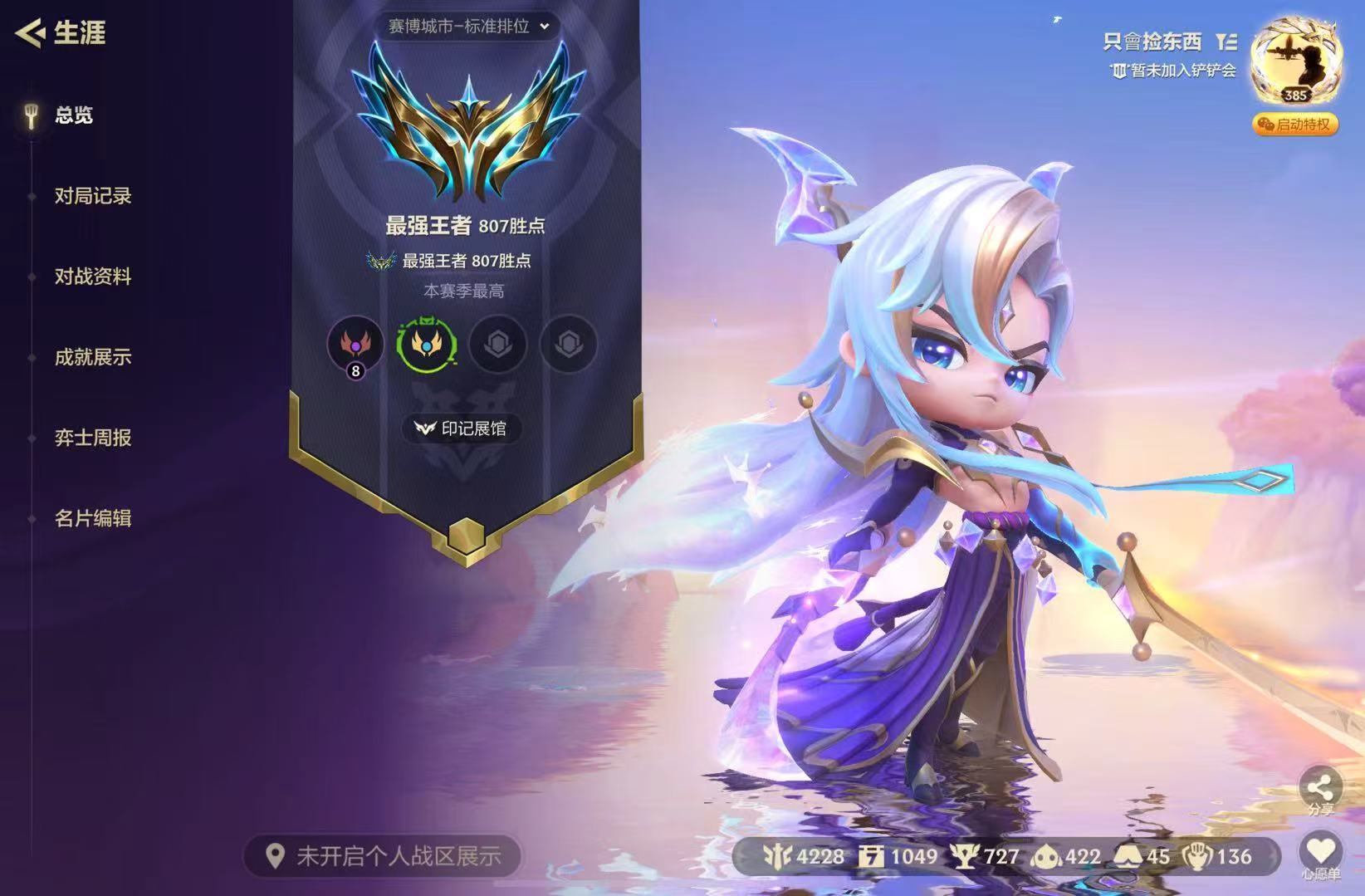The width and height of the screenshot is (1365, 896).
Task: Open the 对局记录 section
Action: [92, 196]
